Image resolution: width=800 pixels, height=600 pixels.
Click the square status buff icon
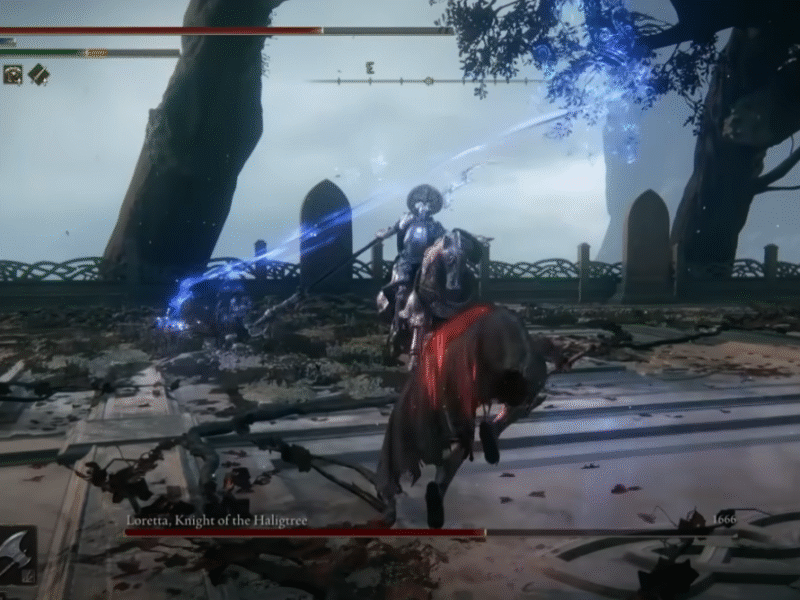click(x=13, y=74)
